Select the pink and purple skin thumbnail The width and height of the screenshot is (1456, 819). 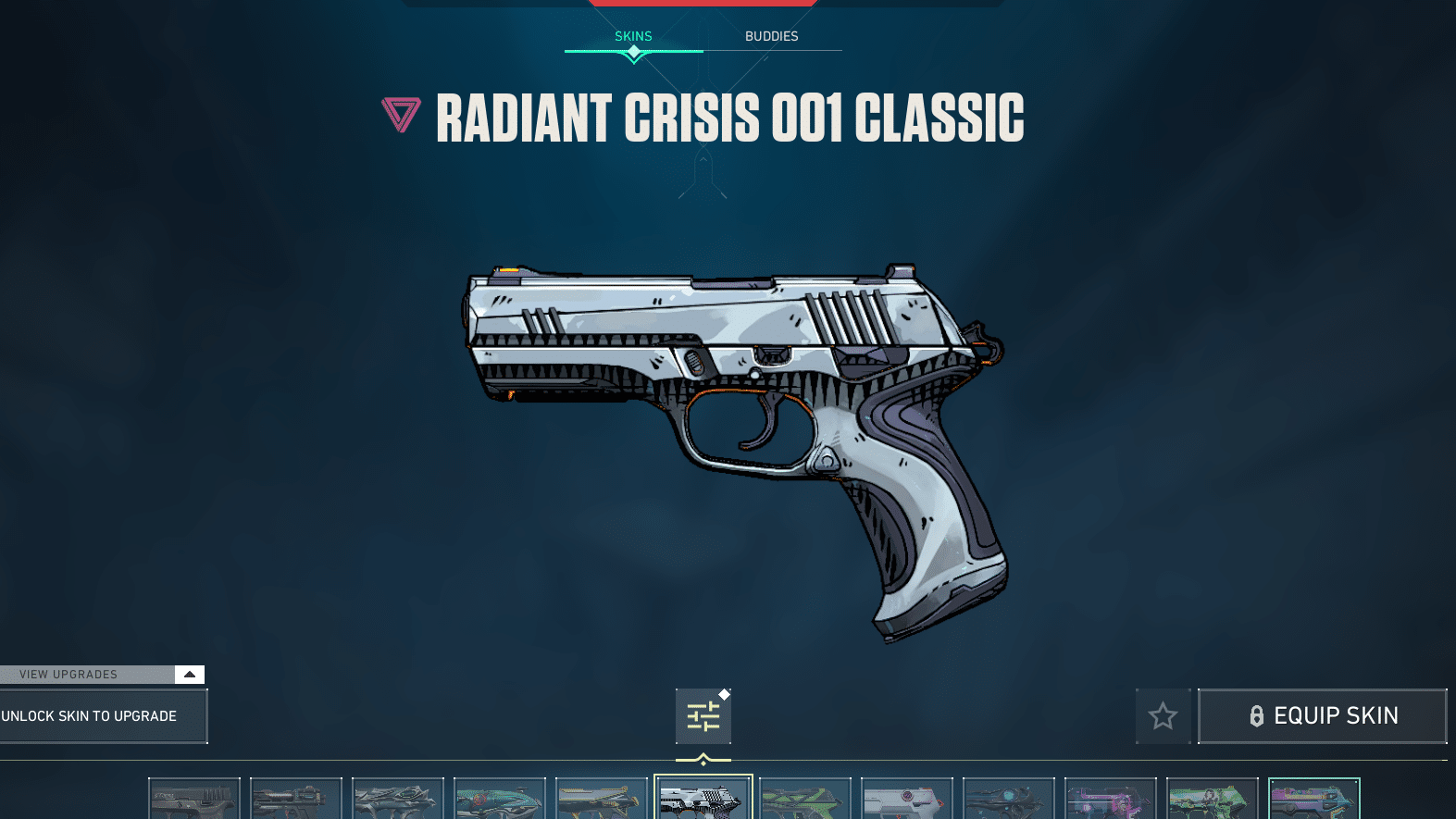pyautogui.click(x=1111, y=798)
